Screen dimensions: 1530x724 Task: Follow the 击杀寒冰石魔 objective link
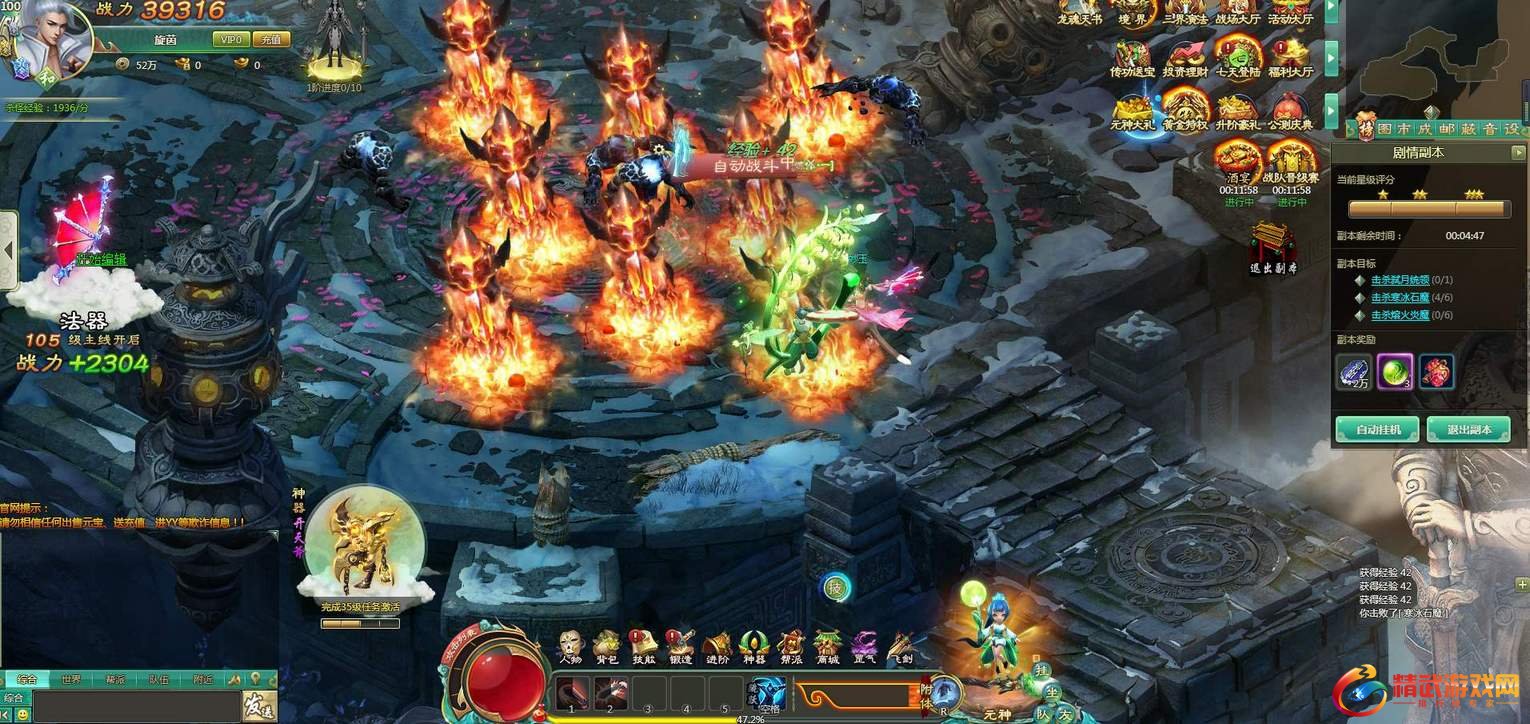point(1398,298)
